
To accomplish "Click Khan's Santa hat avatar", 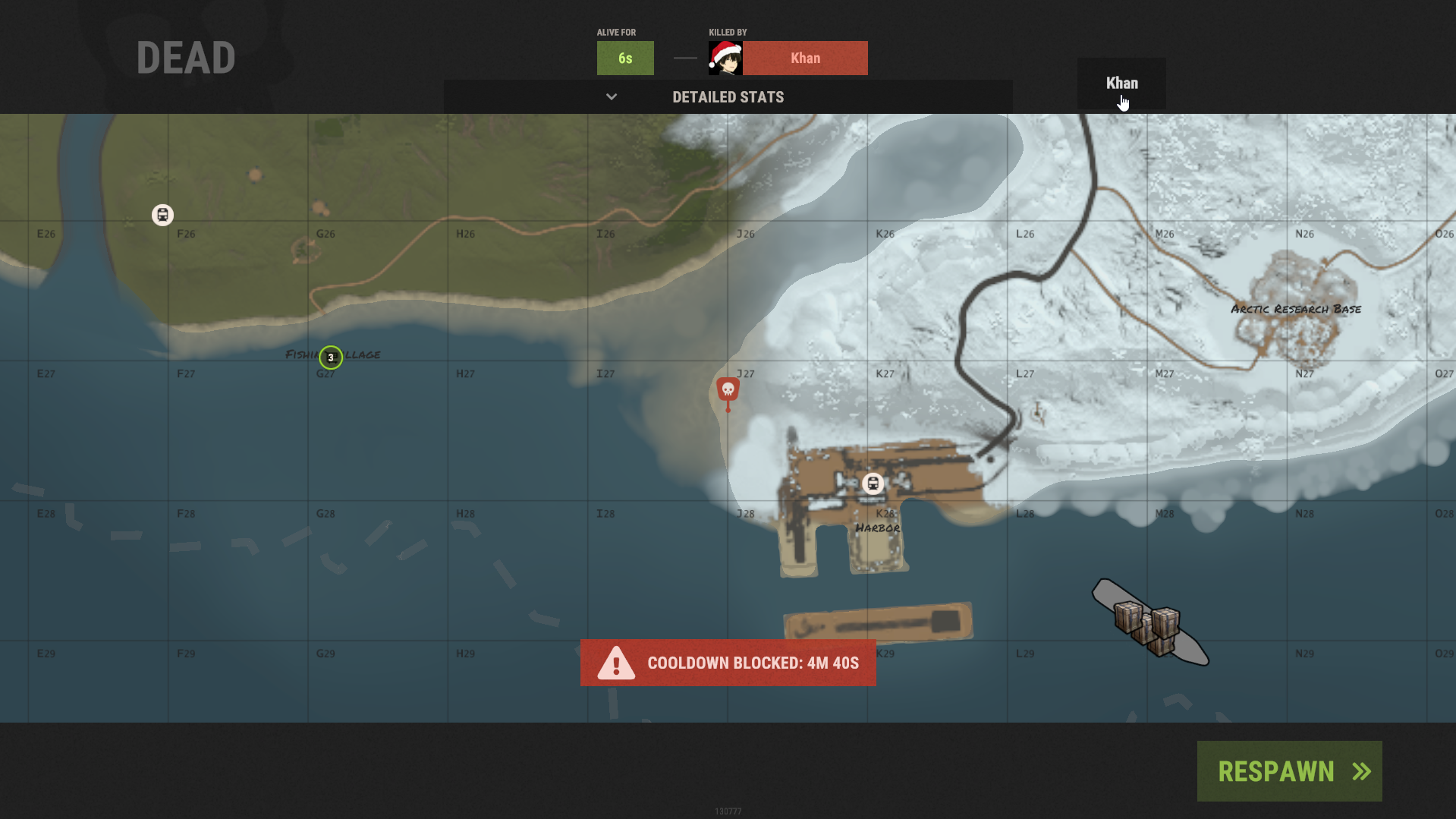I will (x=725, y=58).
